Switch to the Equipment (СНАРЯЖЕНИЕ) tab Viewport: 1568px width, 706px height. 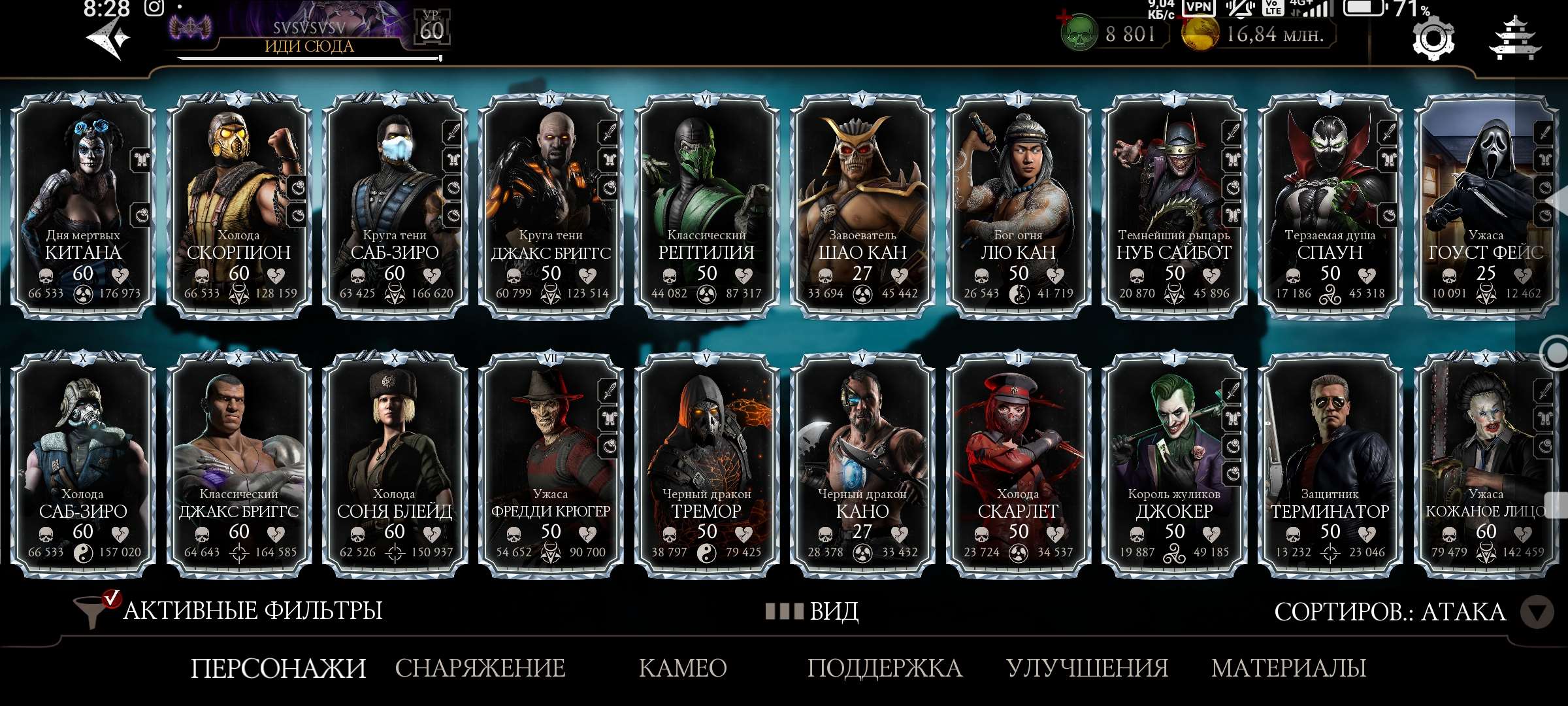(x=480, y=668)
